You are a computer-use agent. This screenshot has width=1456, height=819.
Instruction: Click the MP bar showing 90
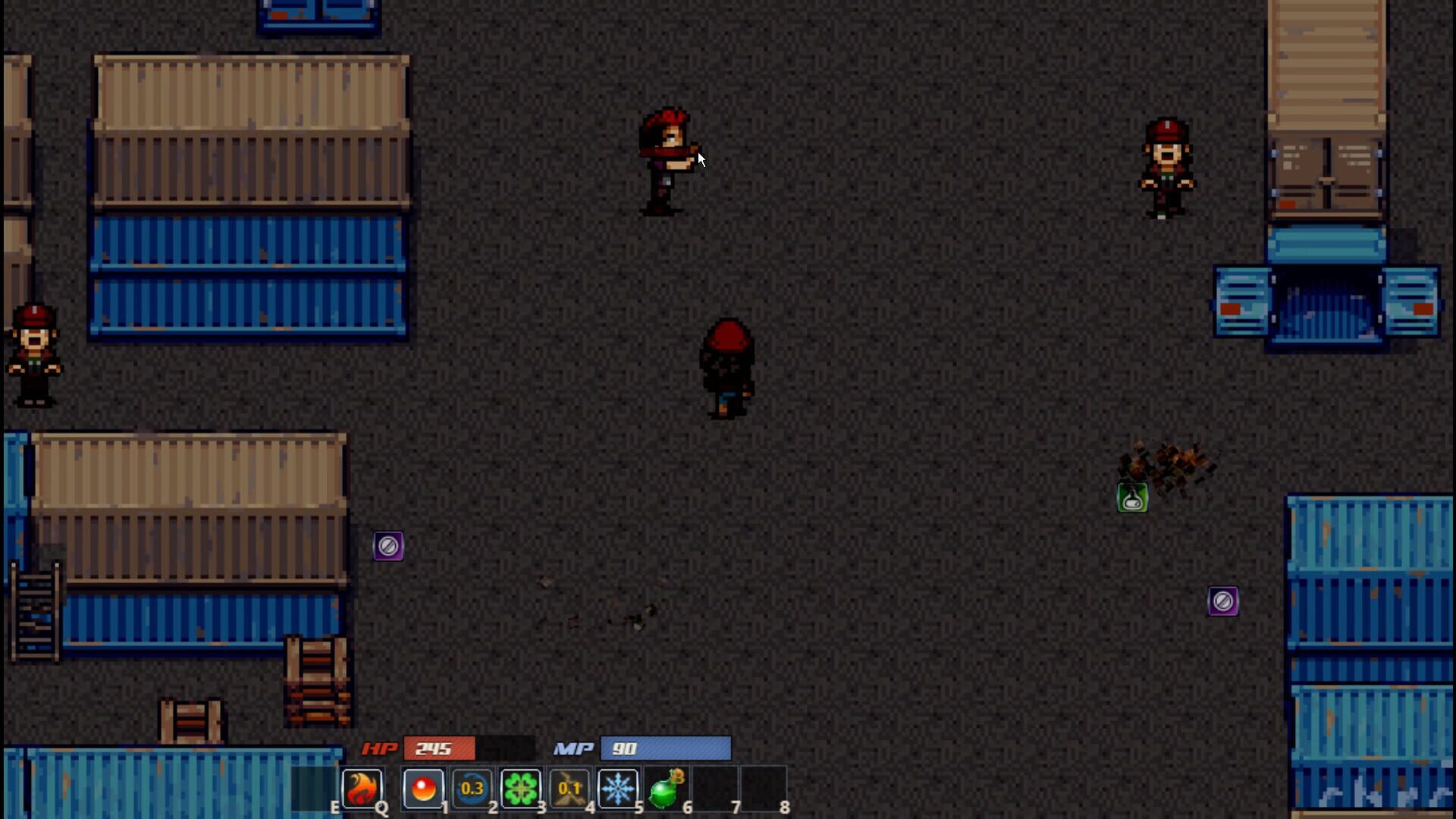tap(665, 749)
